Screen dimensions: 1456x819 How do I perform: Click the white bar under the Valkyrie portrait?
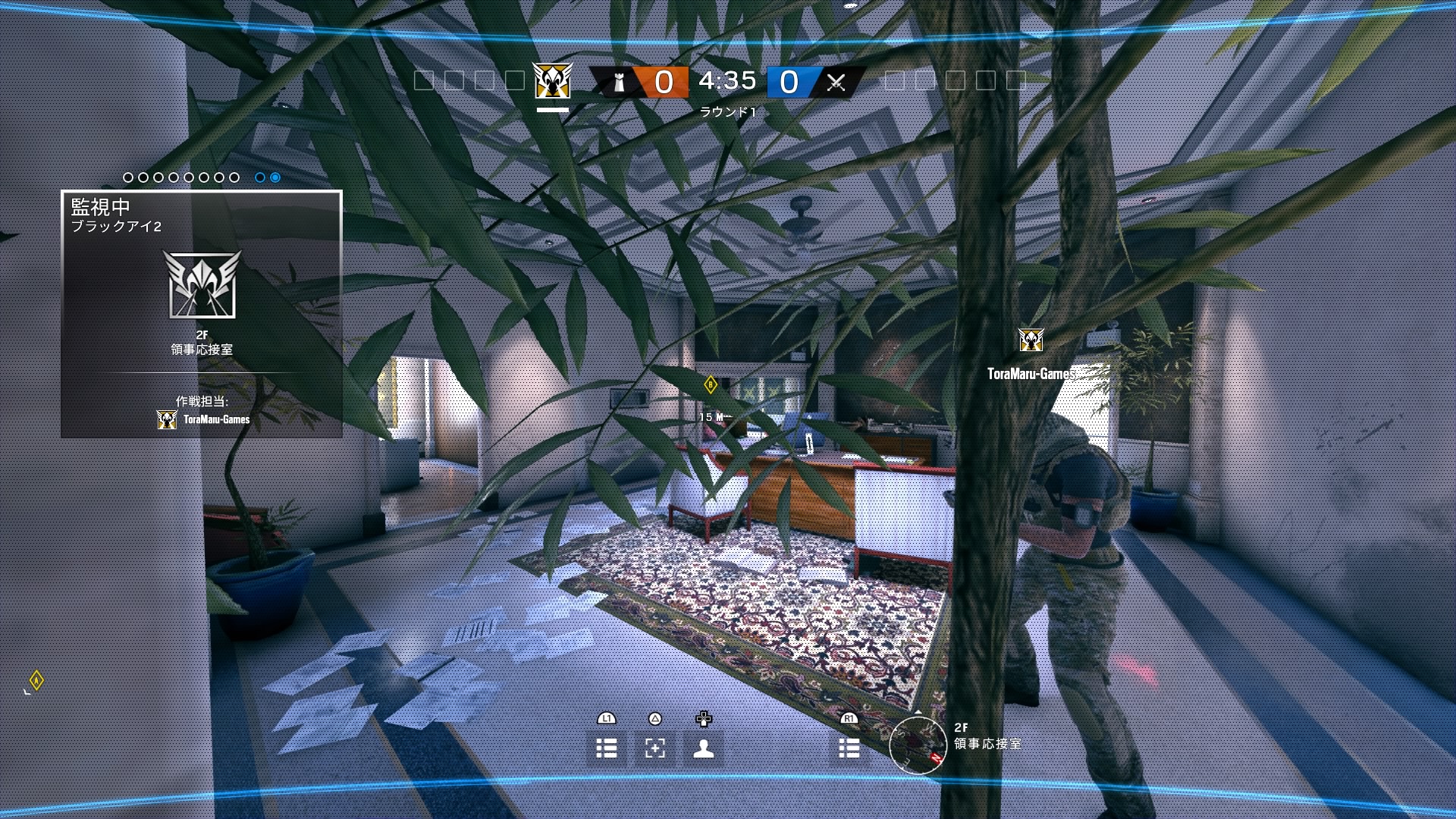coord(553,109)
